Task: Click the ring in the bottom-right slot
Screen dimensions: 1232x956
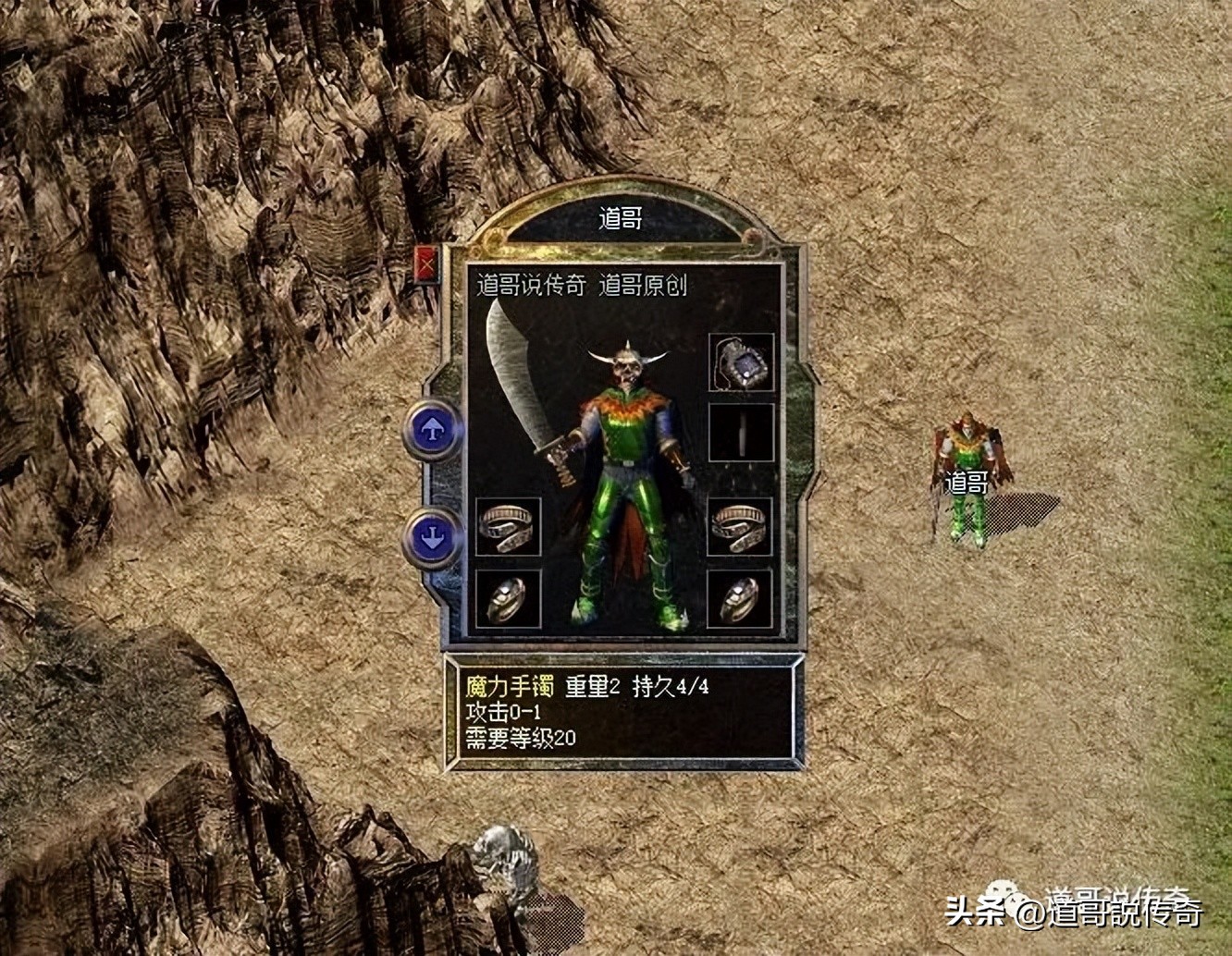Action: [738, 599]
